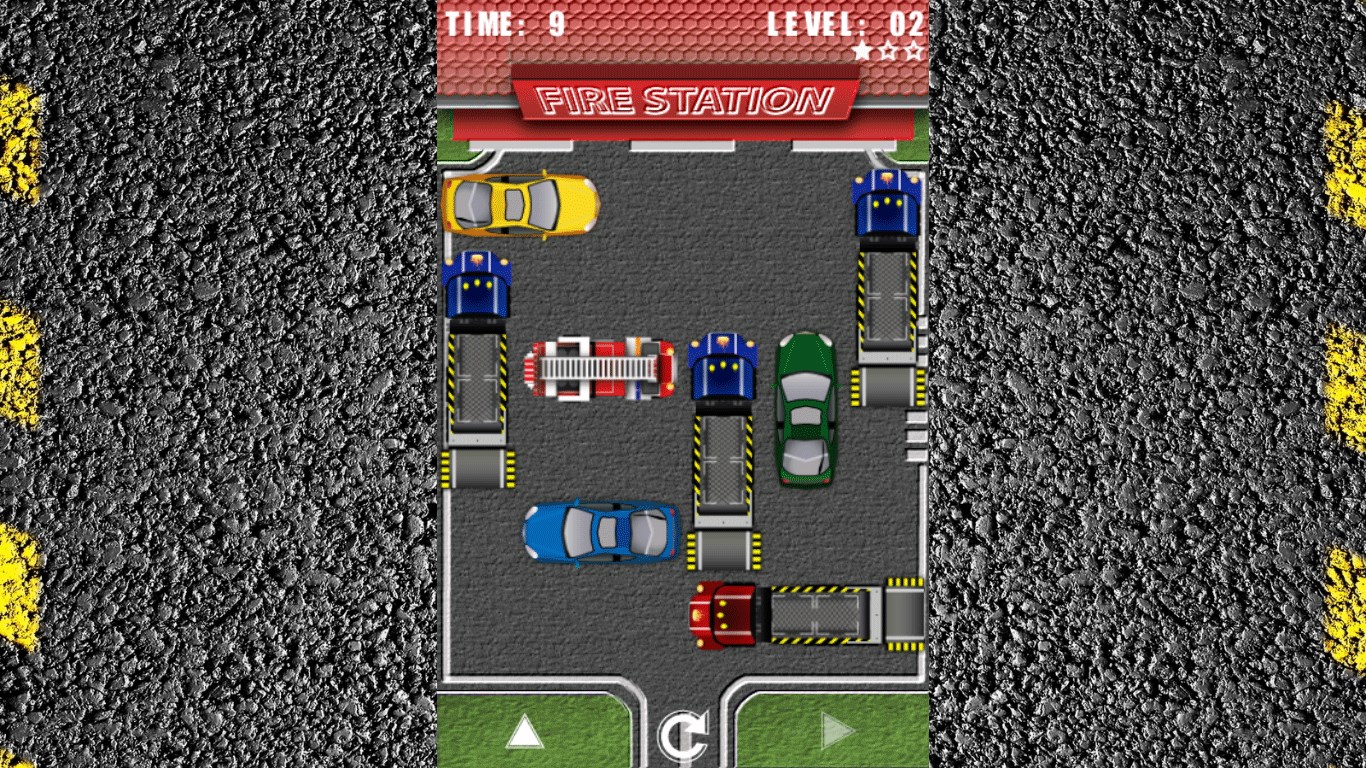Select the red-cab flatbed truck
Screen dimensions: 1366x768
click(807, 614)
